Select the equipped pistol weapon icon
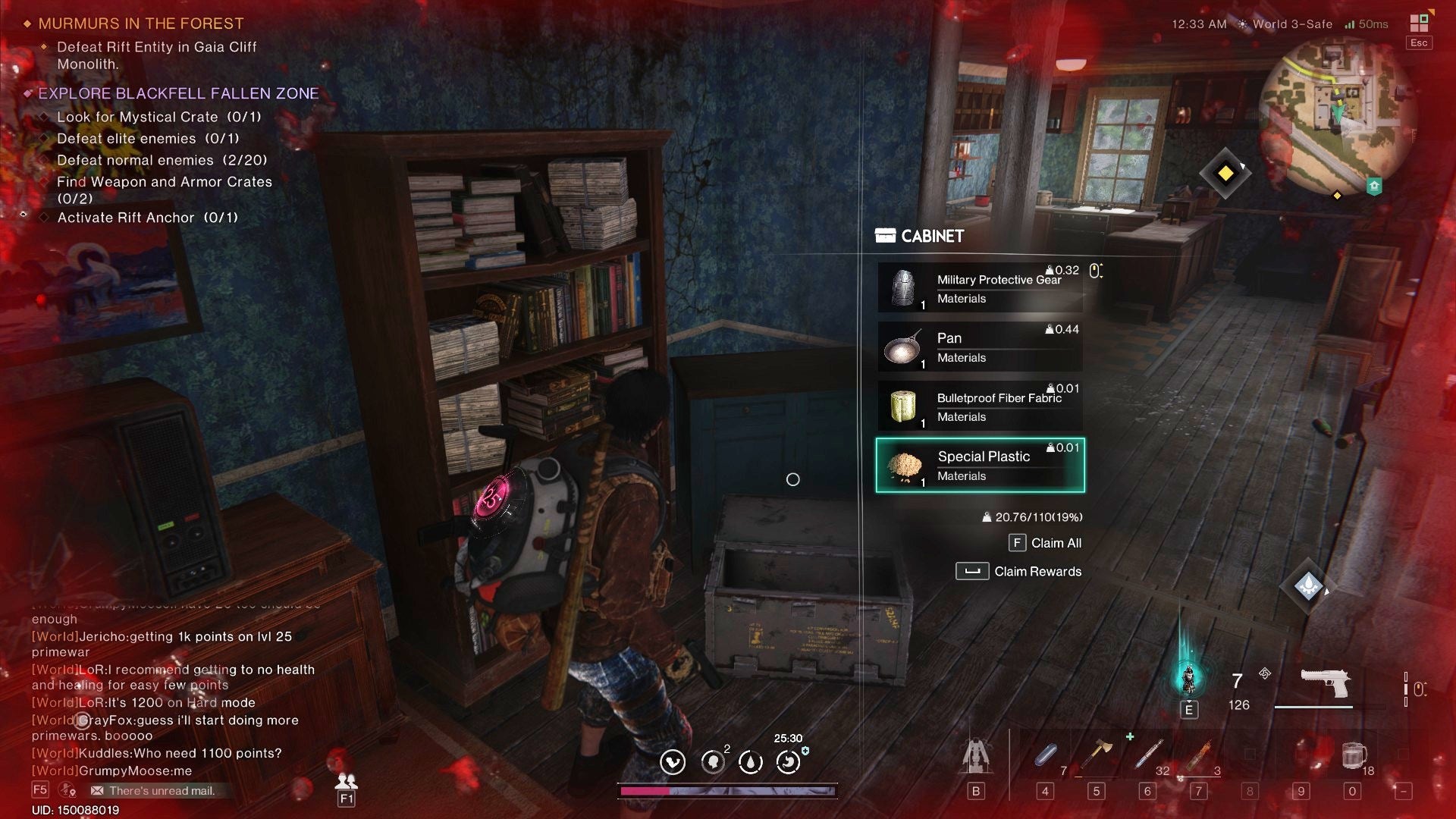Viewport: 1456px width, 819px height. click(1324, 683)
